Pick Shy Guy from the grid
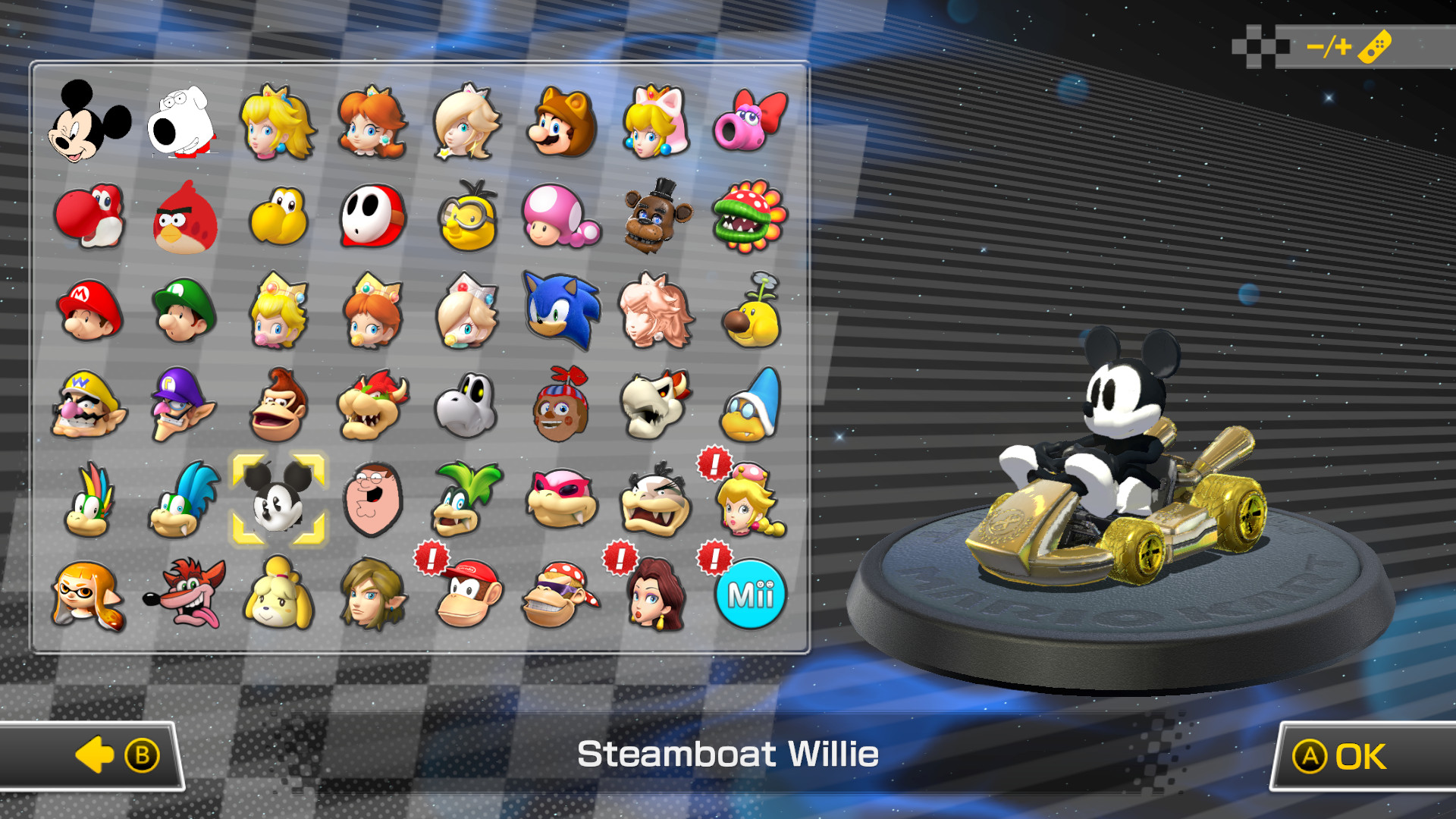 (x=374, y=220)
